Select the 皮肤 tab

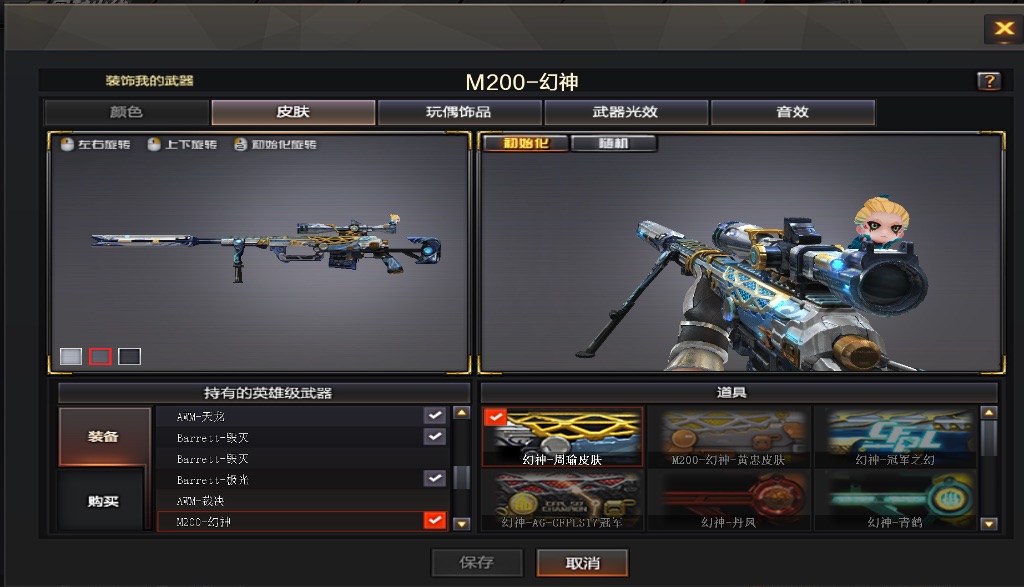[293, 112]
